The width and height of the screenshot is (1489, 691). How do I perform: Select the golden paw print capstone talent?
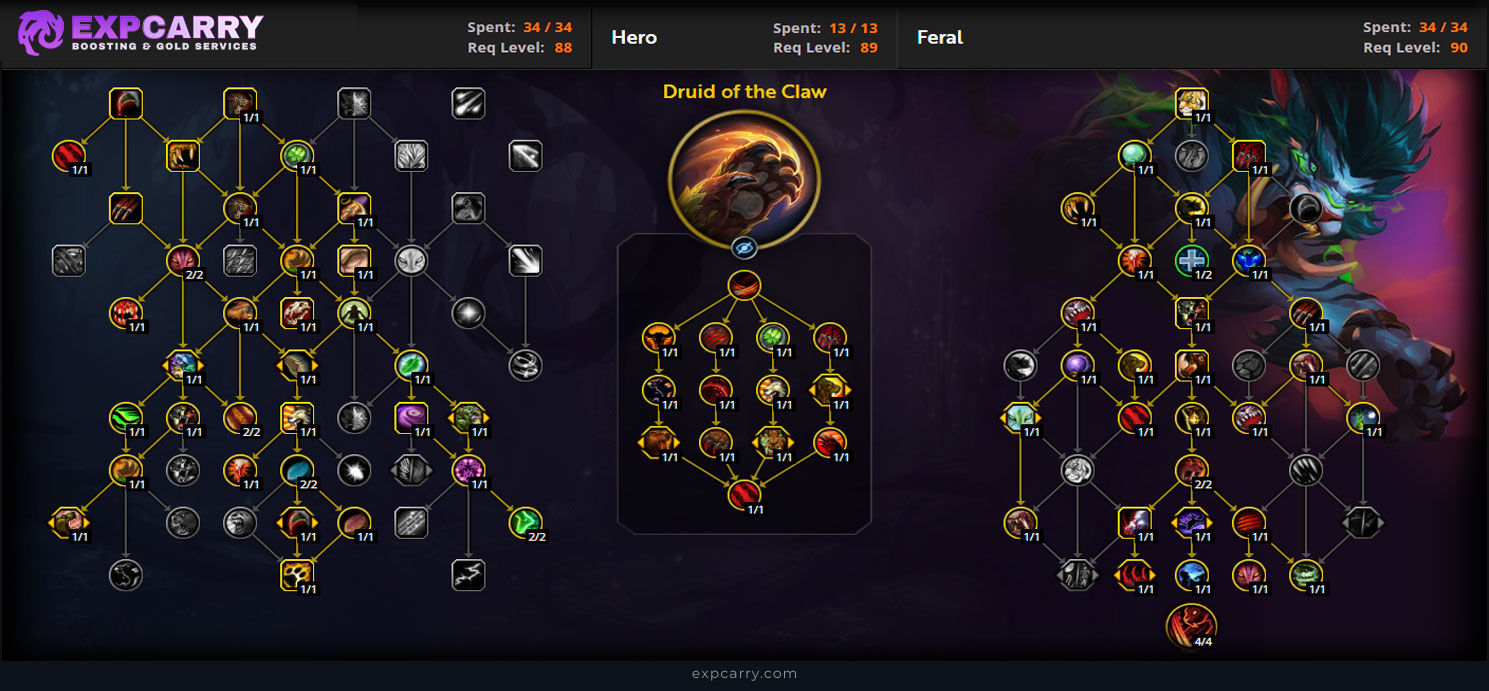tap(297, 573)
